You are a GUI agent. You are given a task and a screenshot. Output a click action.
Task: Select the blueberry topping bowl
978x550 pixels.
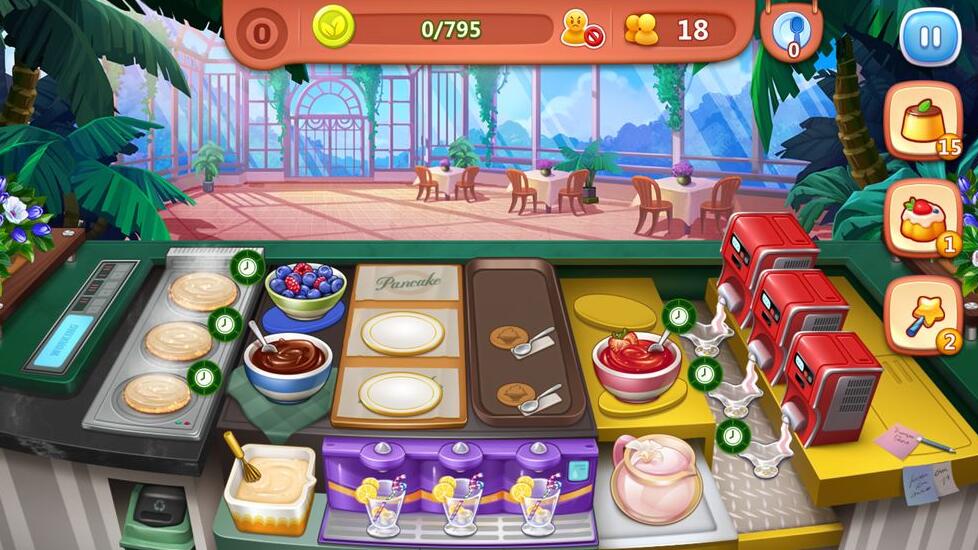(x=306, y=289)
